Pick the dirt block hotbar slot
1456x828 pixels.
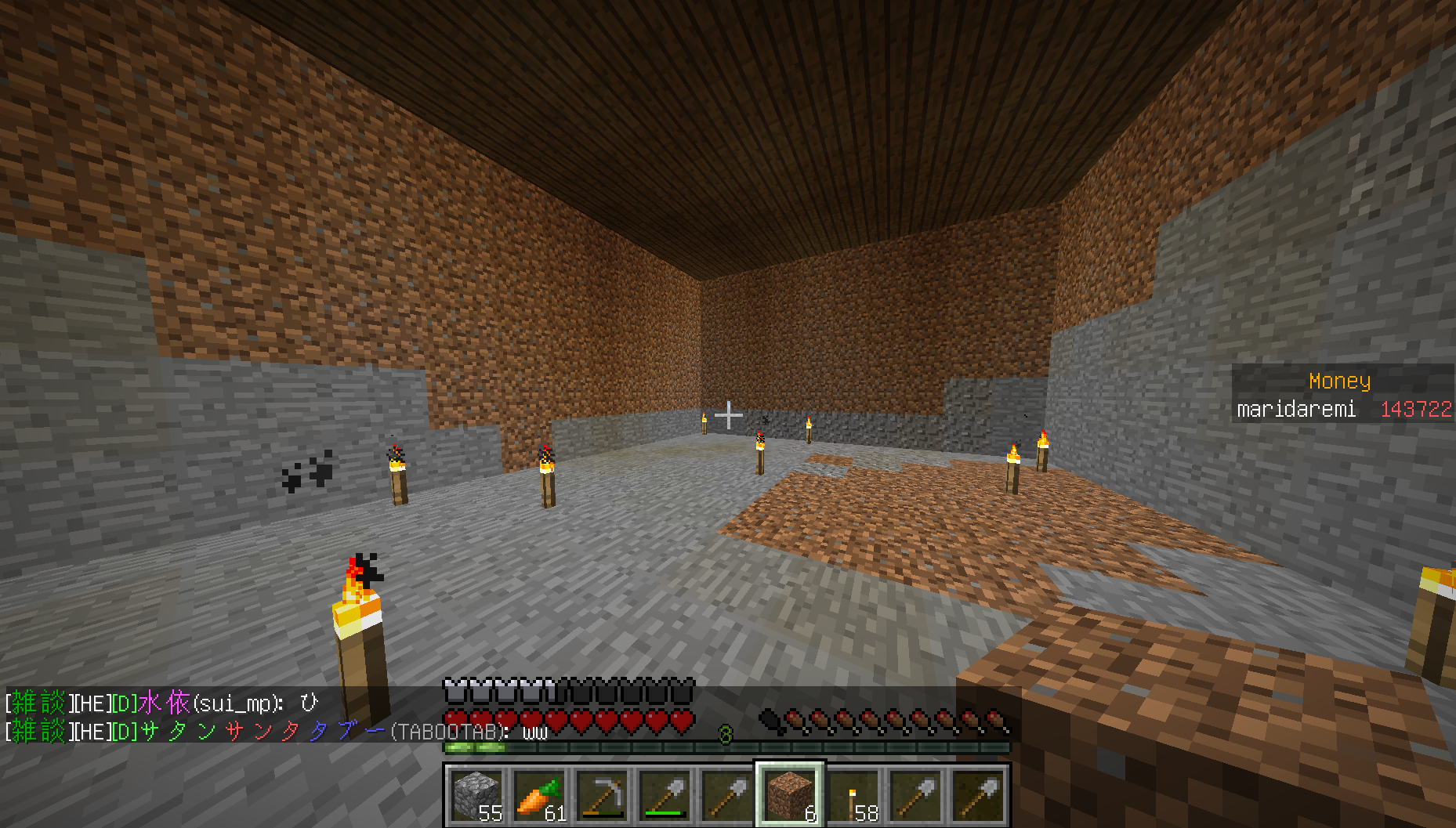[x=790, y=794]
